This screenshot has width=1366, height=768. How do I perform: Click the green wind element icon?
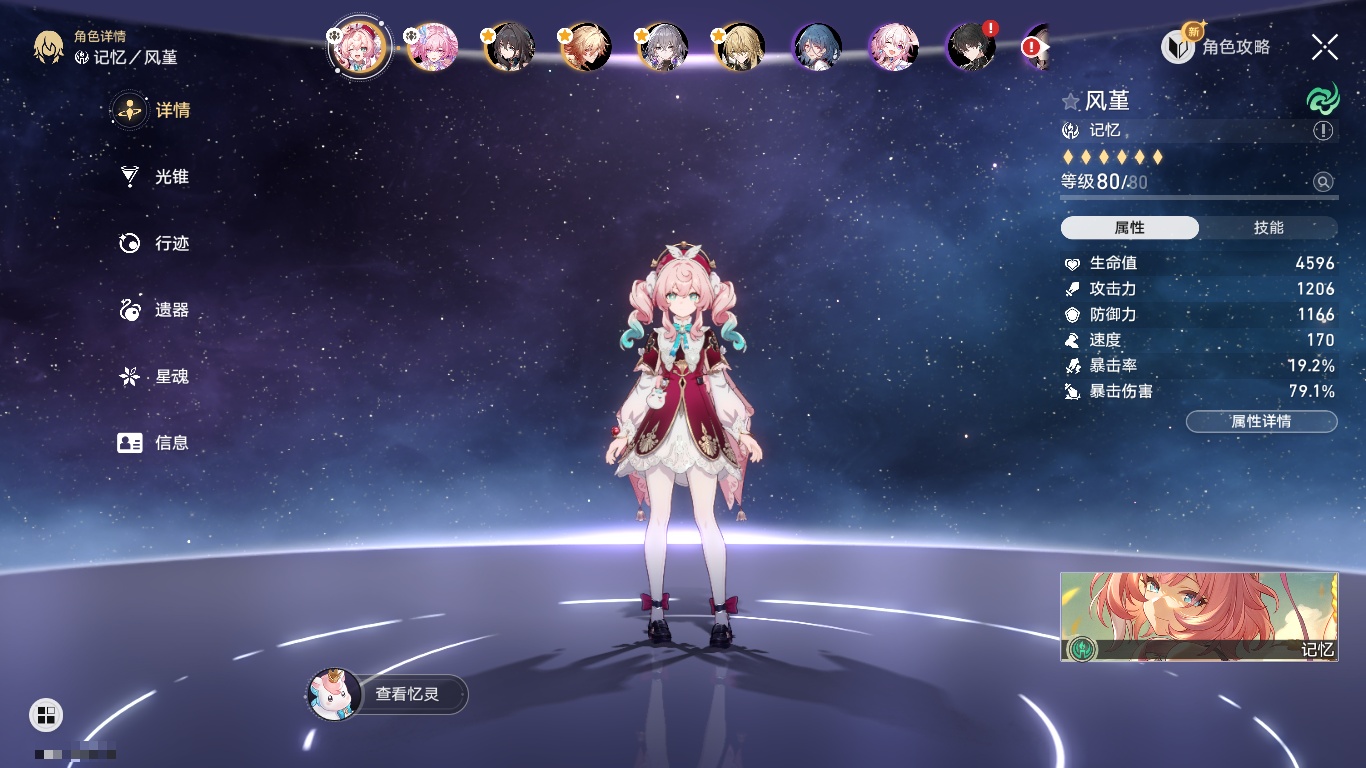[x=1322, y=100]
